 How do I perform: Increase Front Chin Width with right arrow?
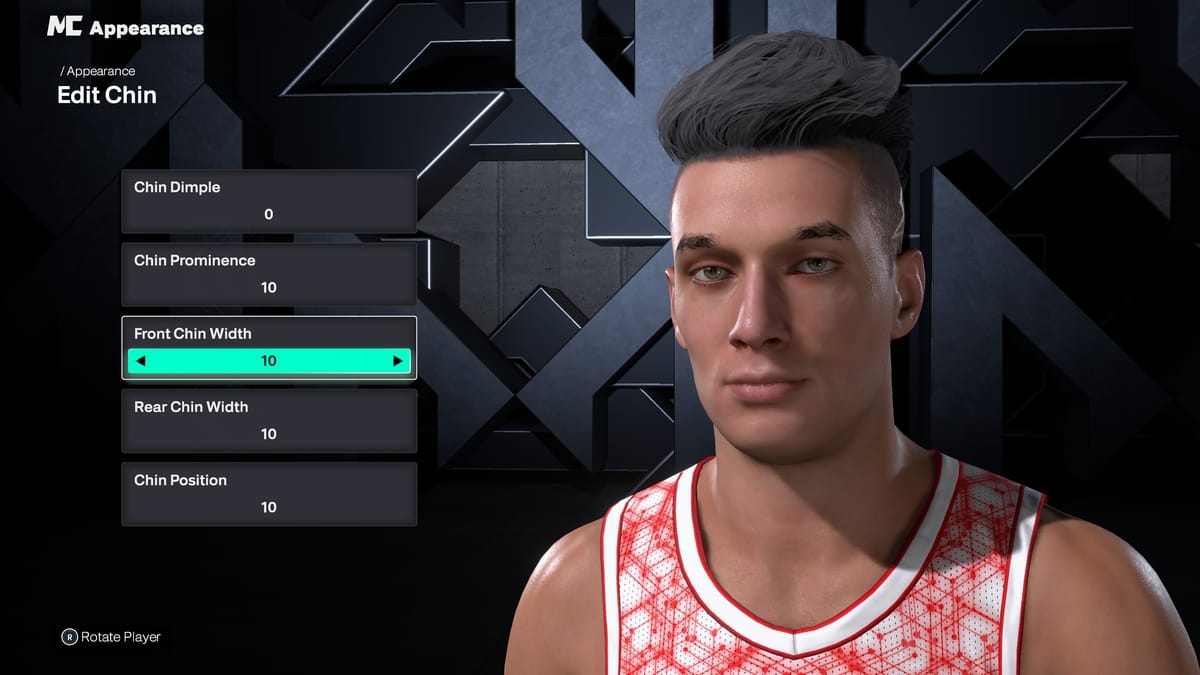coord(398,361)
